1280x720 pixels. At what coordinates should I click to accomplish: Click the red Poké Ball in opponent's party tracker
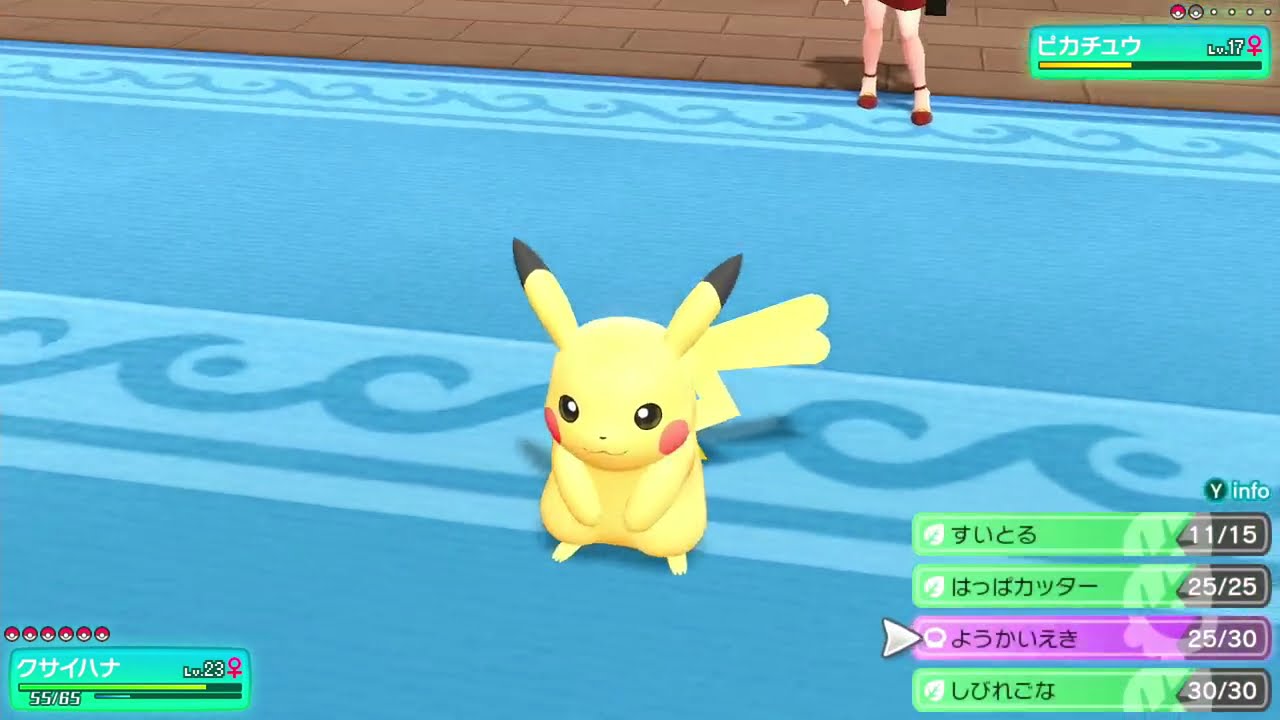[1177, 11]
